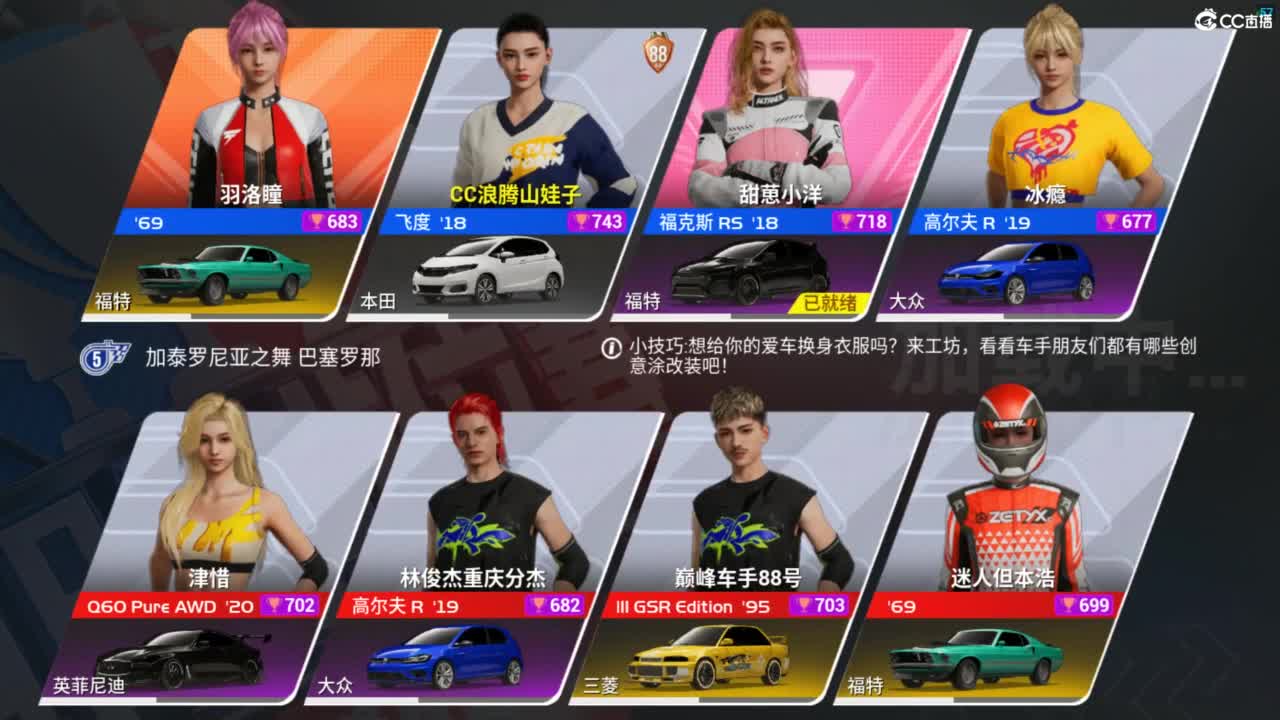Toggle 甜葱小洋's 已就绪 ready status
The width and height of the screenshot is (1280, 720).
tap(830, 300)
